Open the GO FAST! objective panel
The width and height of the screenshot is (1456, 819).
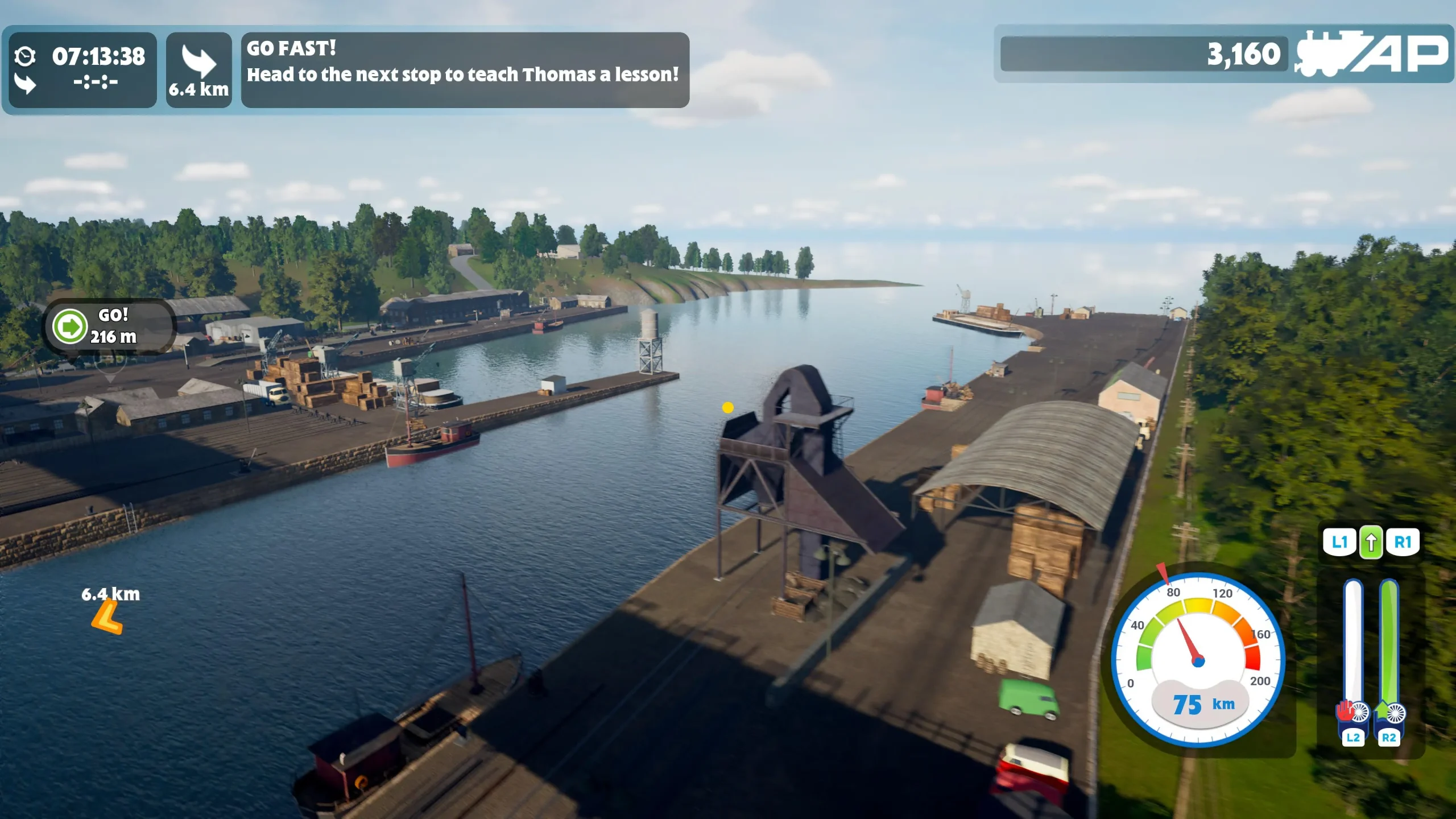(465, 69)
